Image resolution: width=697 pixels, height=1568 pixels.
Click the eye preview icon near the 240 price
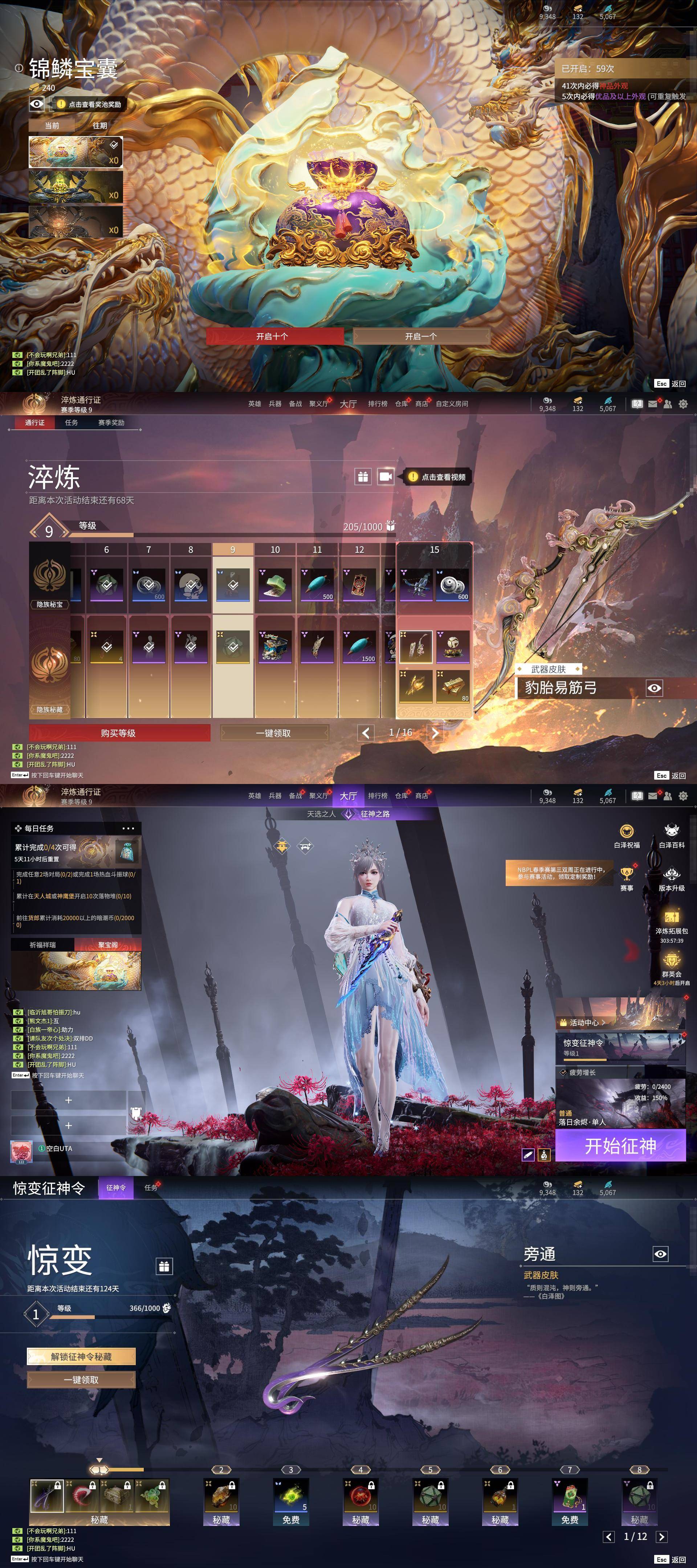37,103
